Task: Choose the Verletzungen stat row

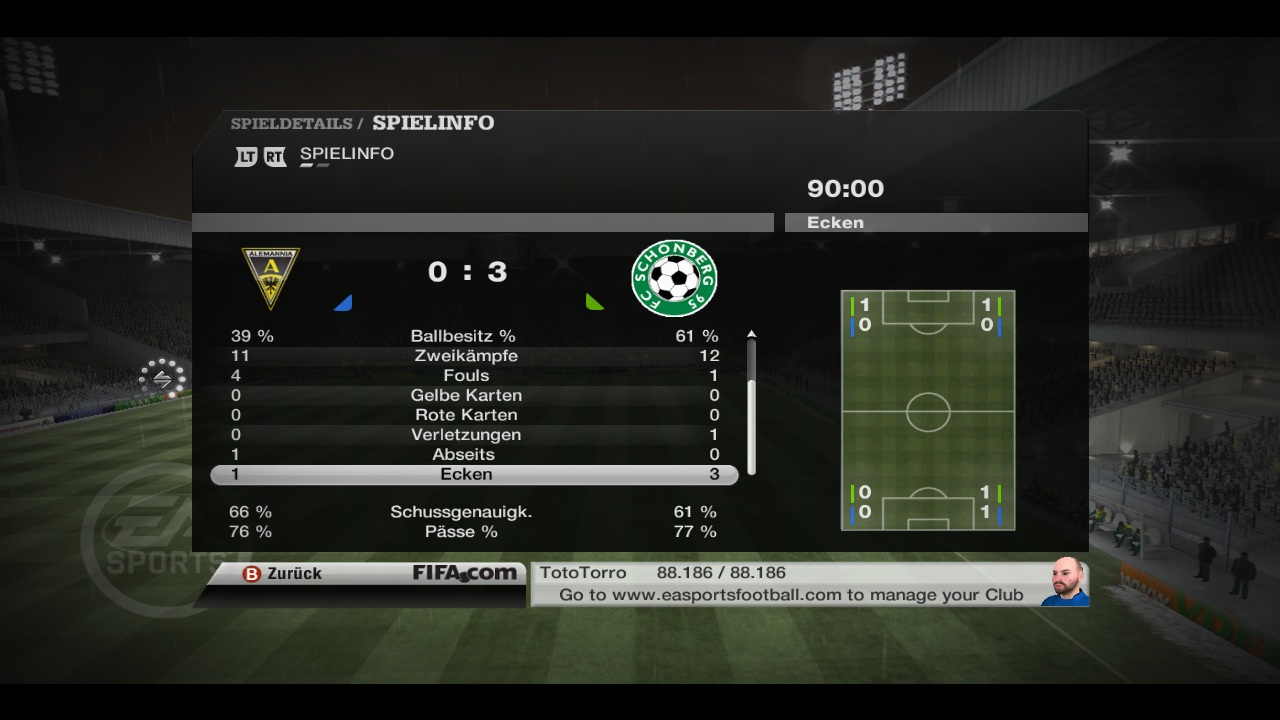Action: click(465, 435)
